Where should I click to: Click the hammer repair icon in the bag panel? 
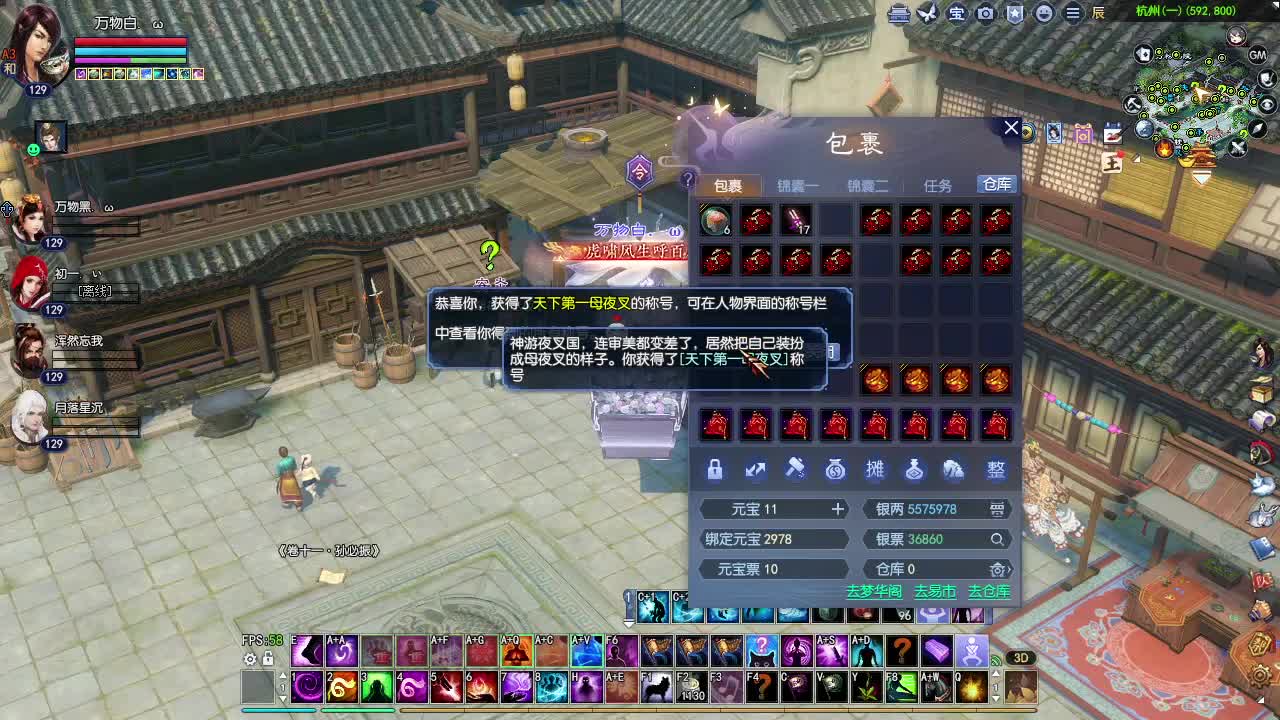point(795,470)
